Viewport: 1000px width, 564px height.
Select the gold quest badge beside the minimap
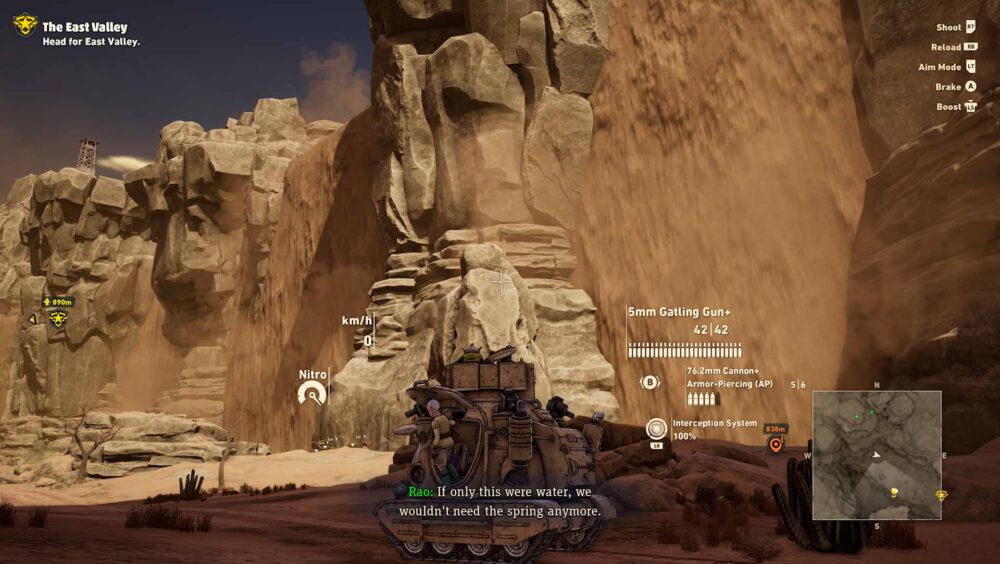941,494
